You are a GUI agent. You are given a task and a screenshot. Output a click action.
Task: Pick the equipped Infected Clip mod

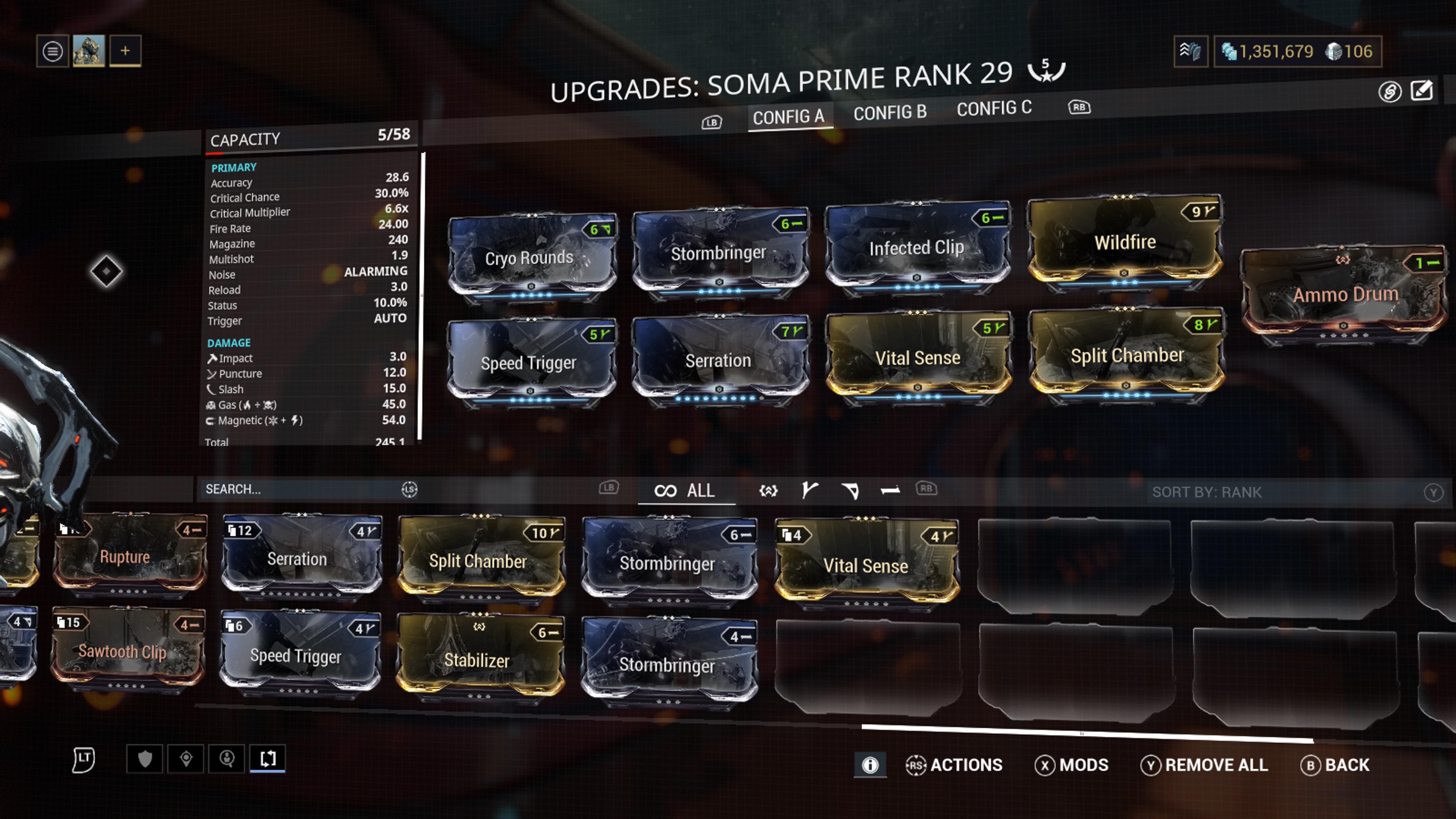point(916,248)
